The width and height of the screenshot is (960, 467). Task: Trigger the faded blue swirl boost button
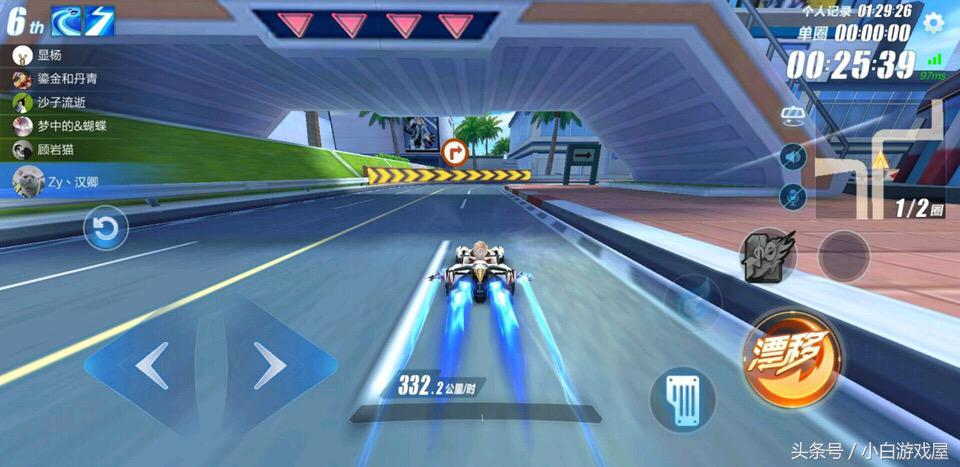click(x=694, y=297)
